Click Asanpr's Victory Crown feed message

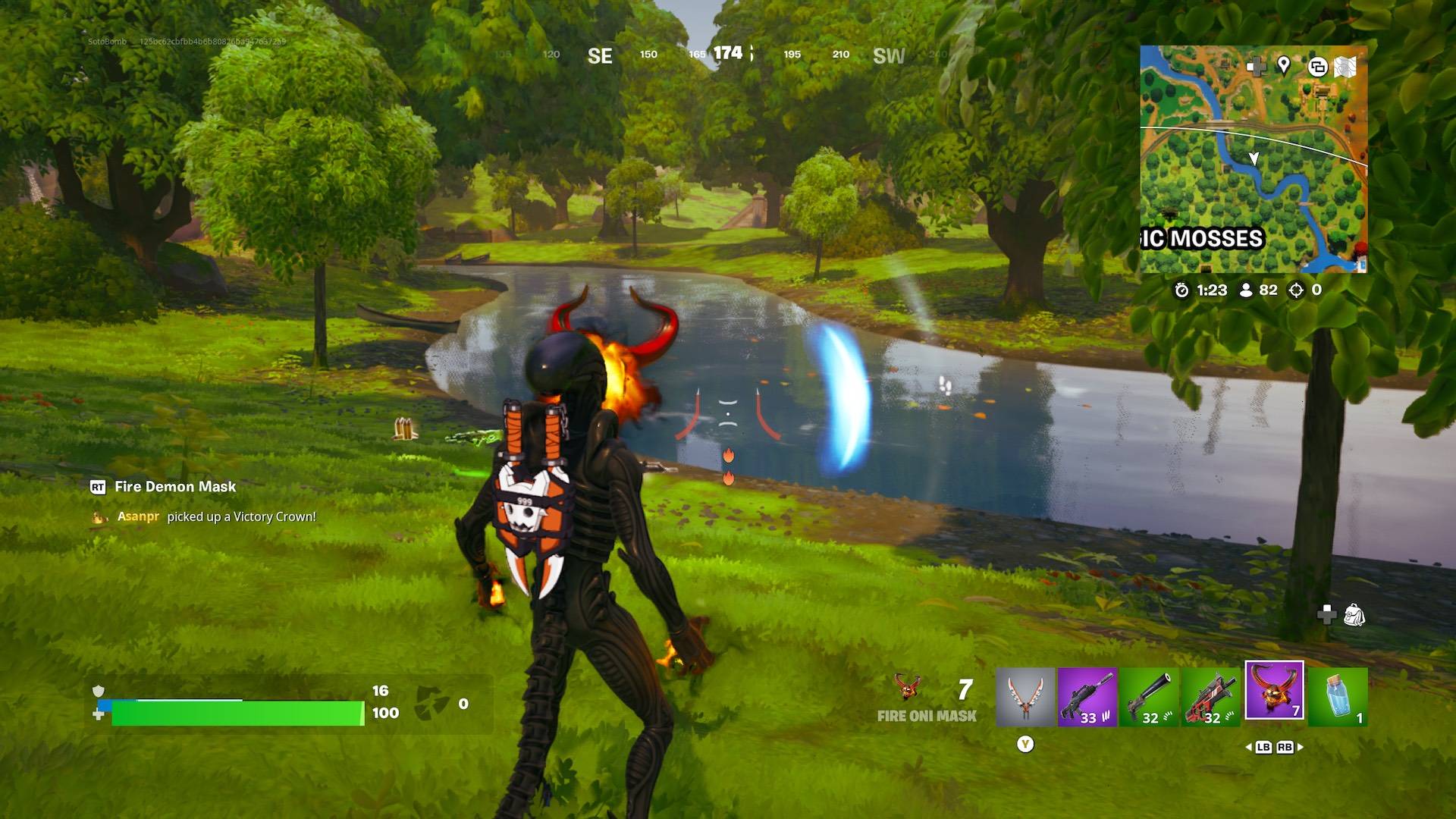tap(216, 516)
